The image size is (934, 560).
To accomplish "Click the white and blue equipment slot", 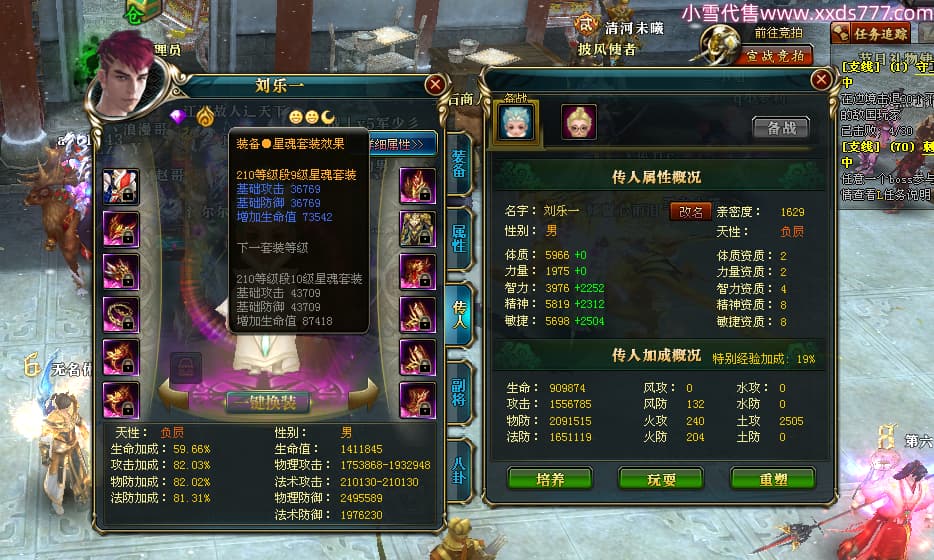I will click(120, 186).
